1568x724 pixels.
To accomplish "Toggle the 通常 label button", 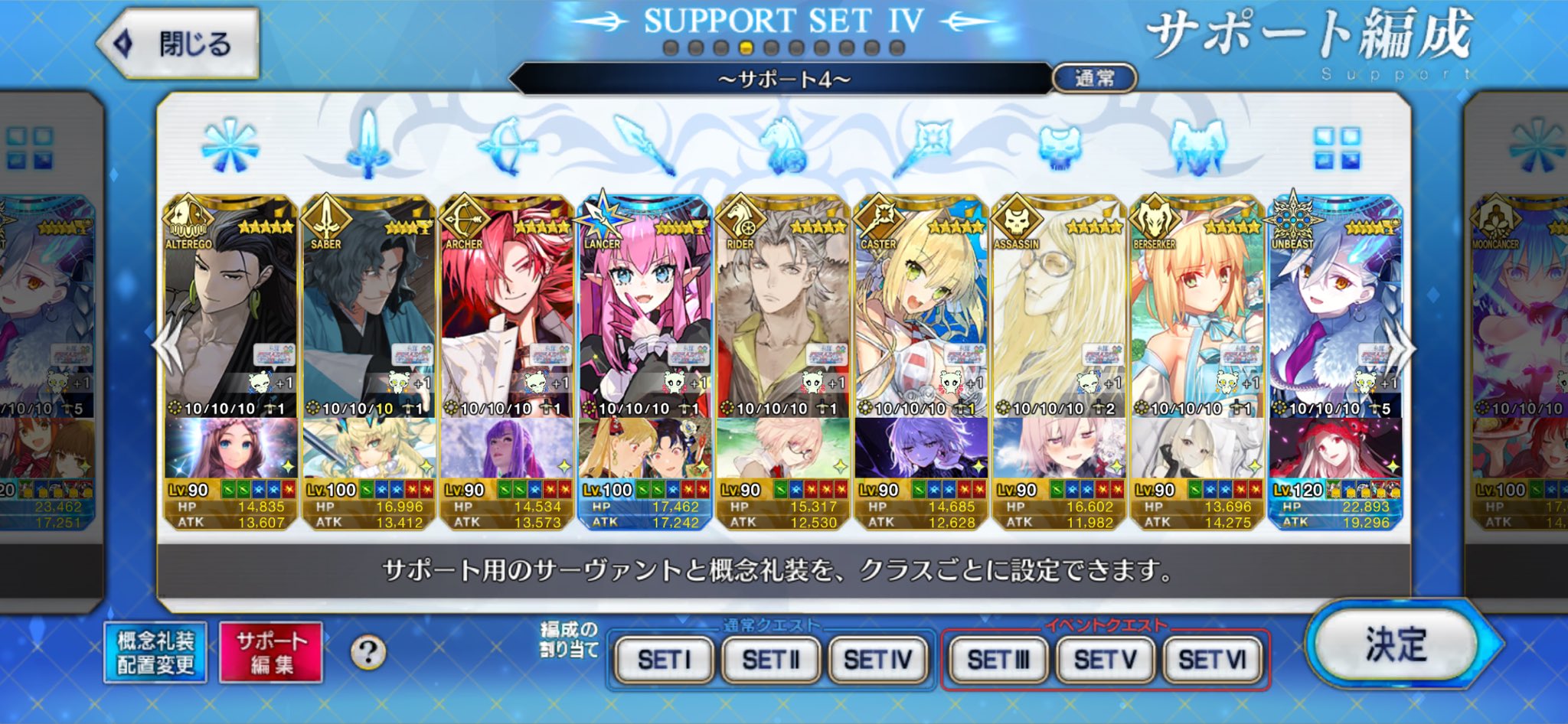I will [1094, 78].
